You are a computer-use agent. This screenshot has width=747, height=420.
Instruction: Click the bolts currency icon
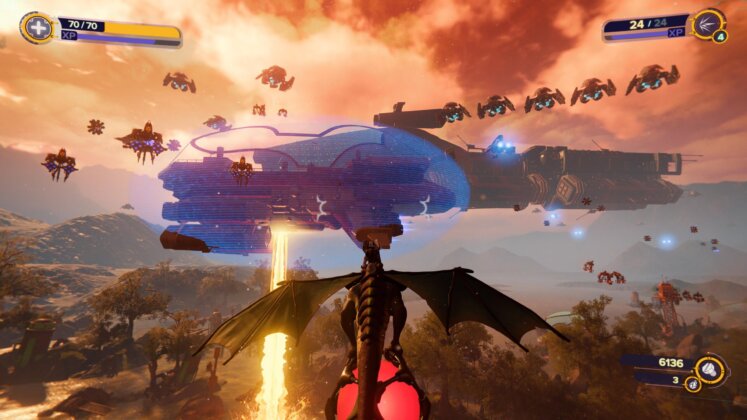click(710, 369)
